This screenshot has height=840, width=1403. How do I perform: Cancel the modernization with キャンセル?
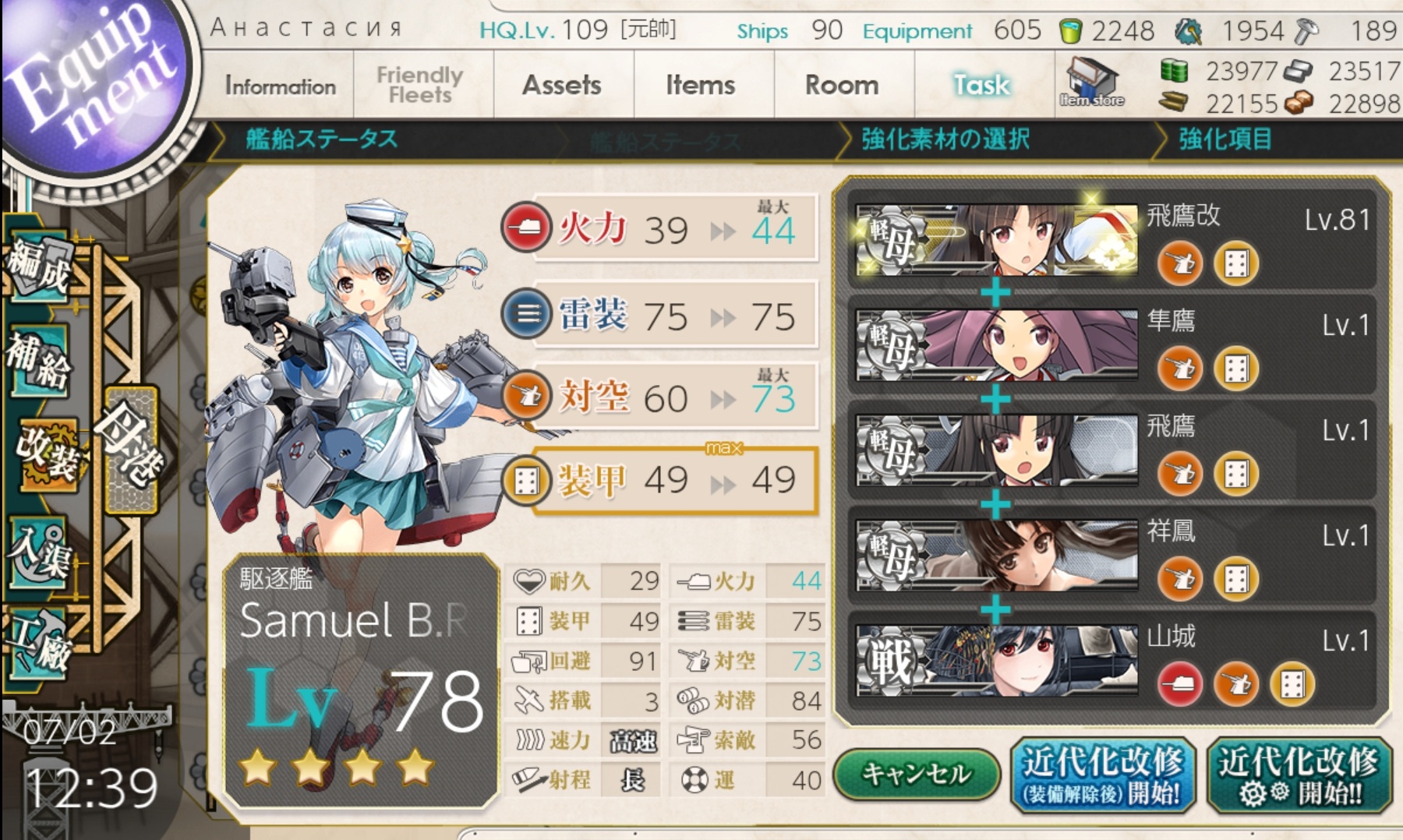point(916,774)
